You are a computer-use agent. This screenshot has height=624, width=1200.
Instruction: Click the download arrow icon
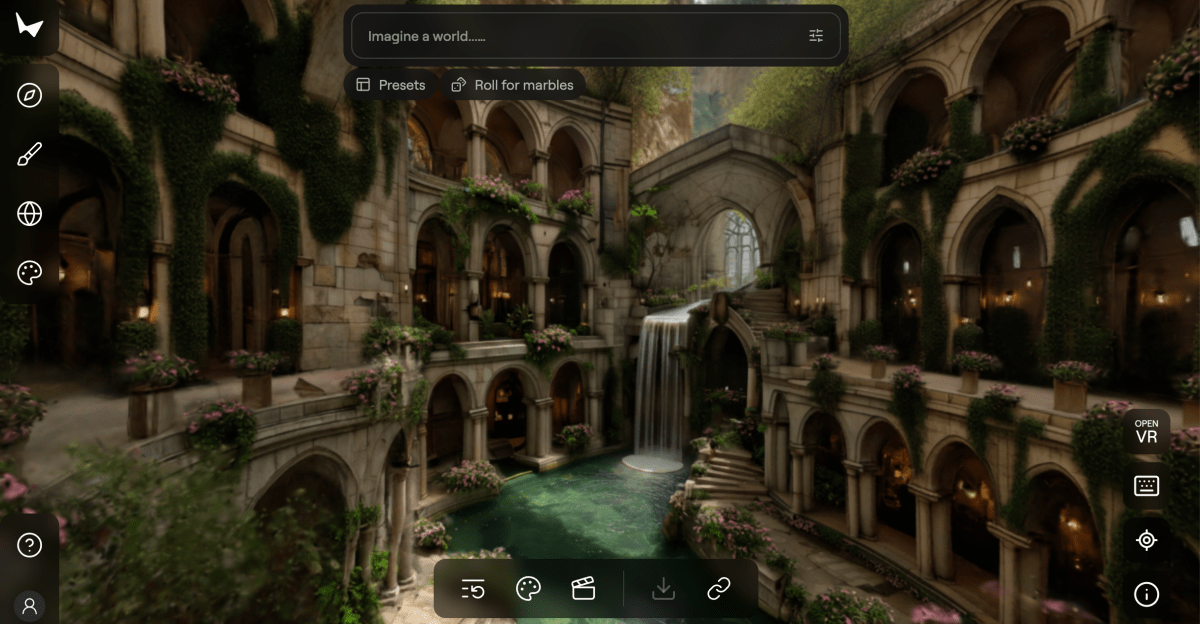click(663, 589)
